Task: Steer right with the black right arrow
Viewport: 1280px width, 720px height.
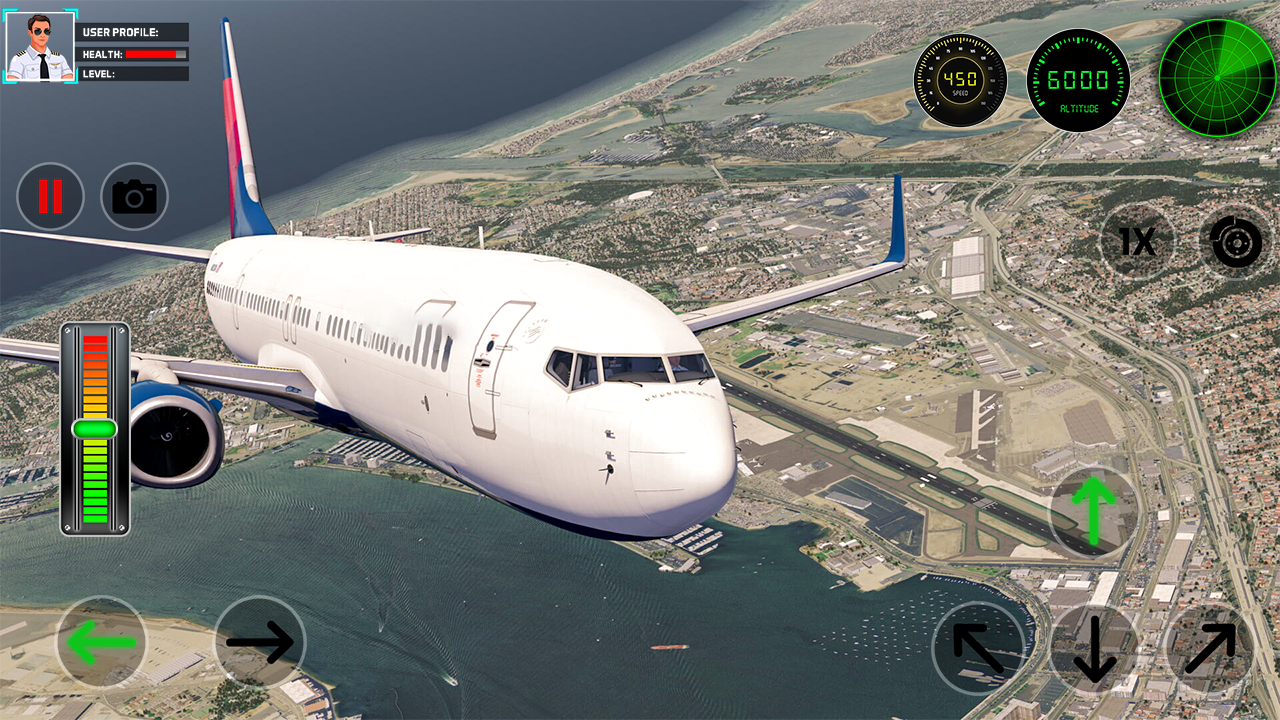Action: [x=260, y=642]
